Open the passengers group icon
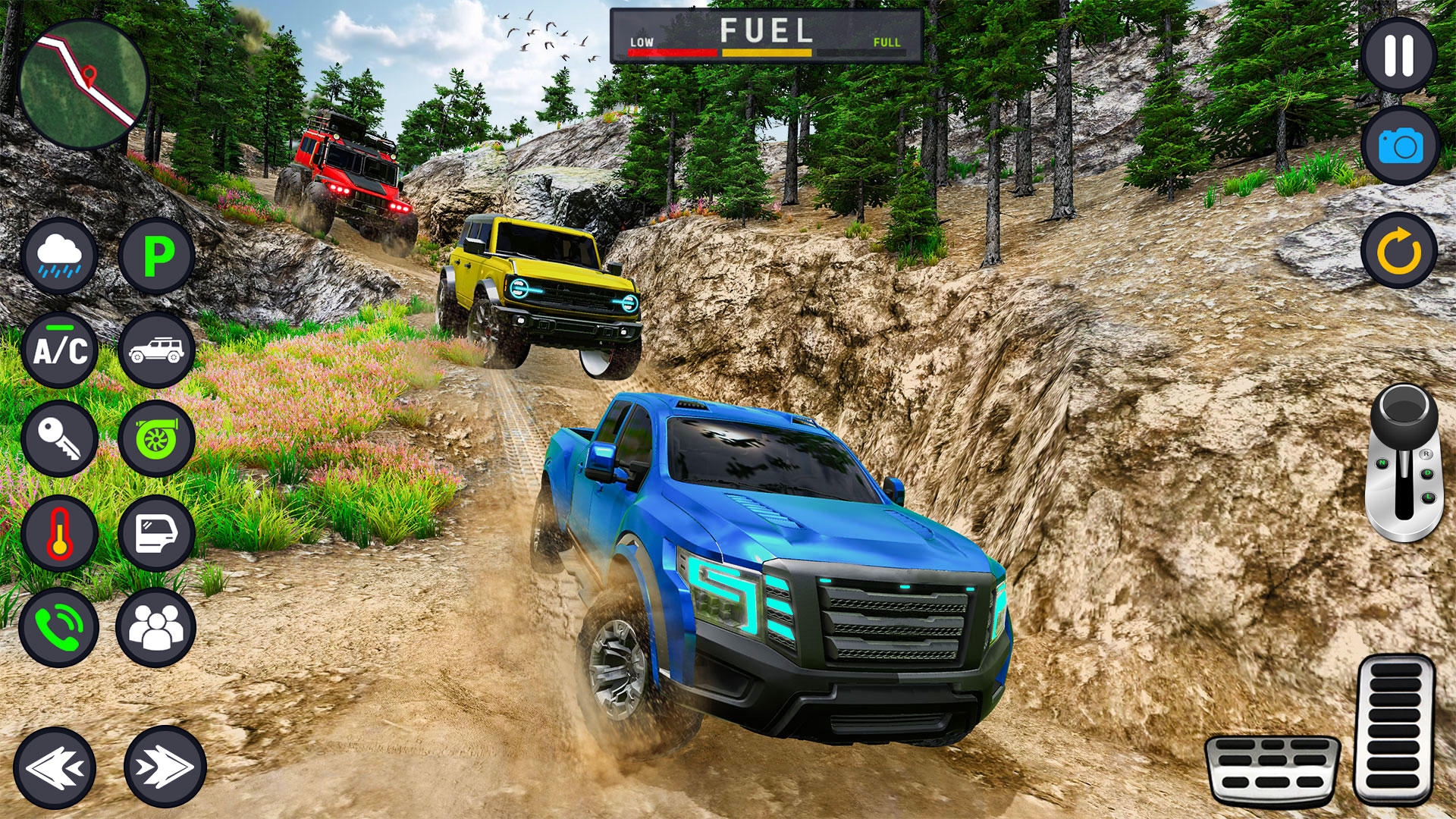 [156, 628]
